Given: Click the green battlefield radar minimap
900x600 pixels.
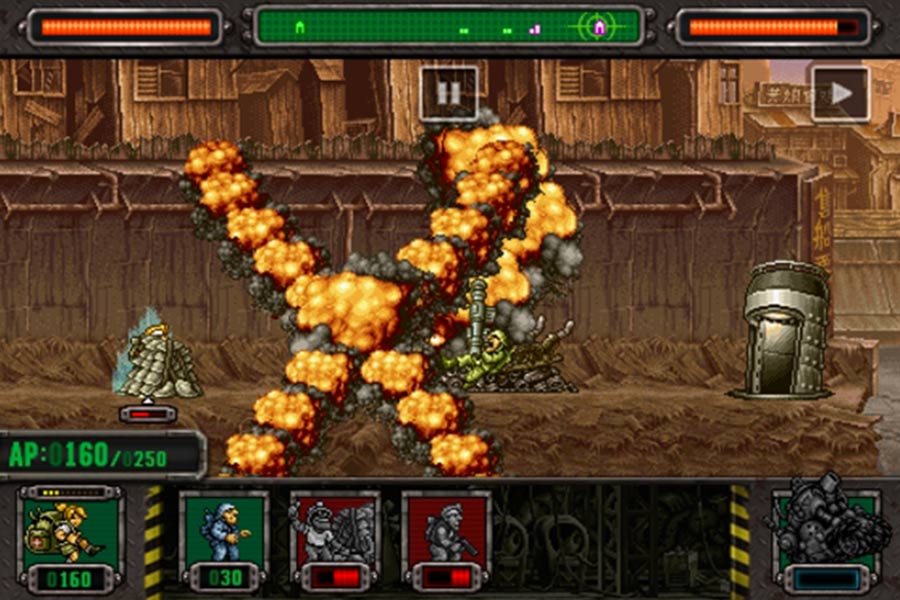Looking at the screenshot, I should coord(447,27).
